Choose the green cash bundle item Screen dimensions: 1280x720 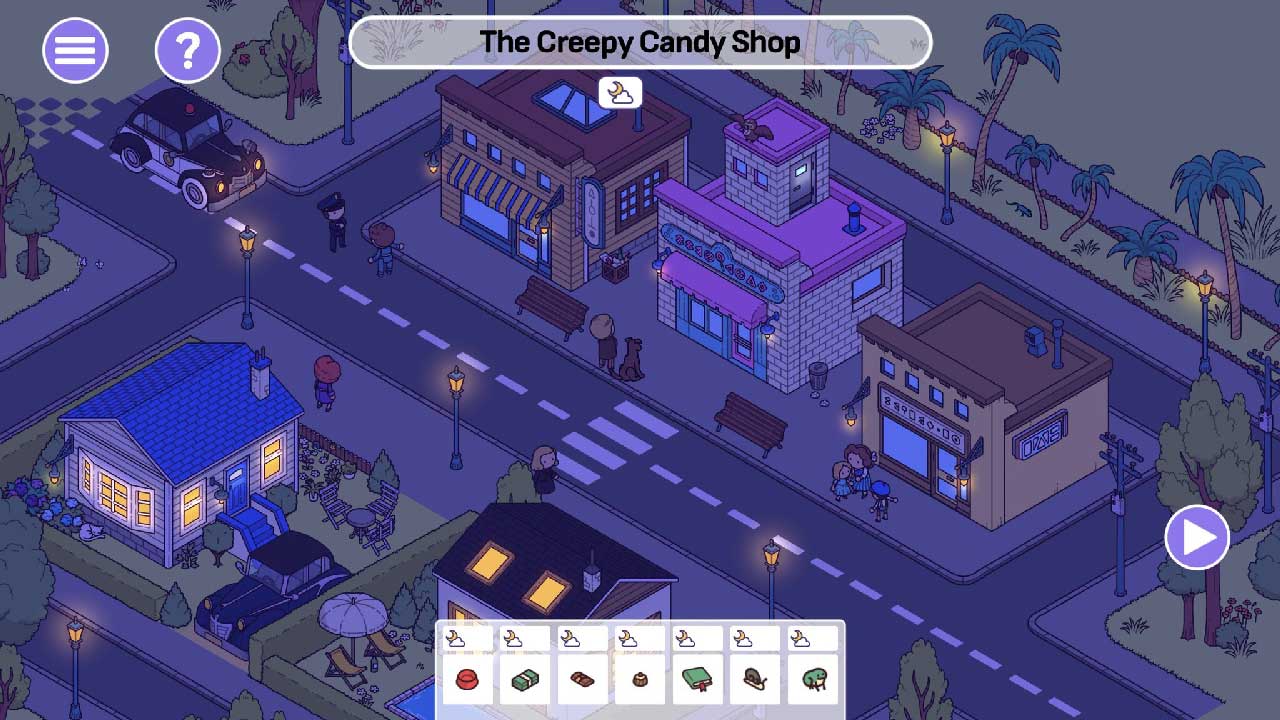pos(525,680)
